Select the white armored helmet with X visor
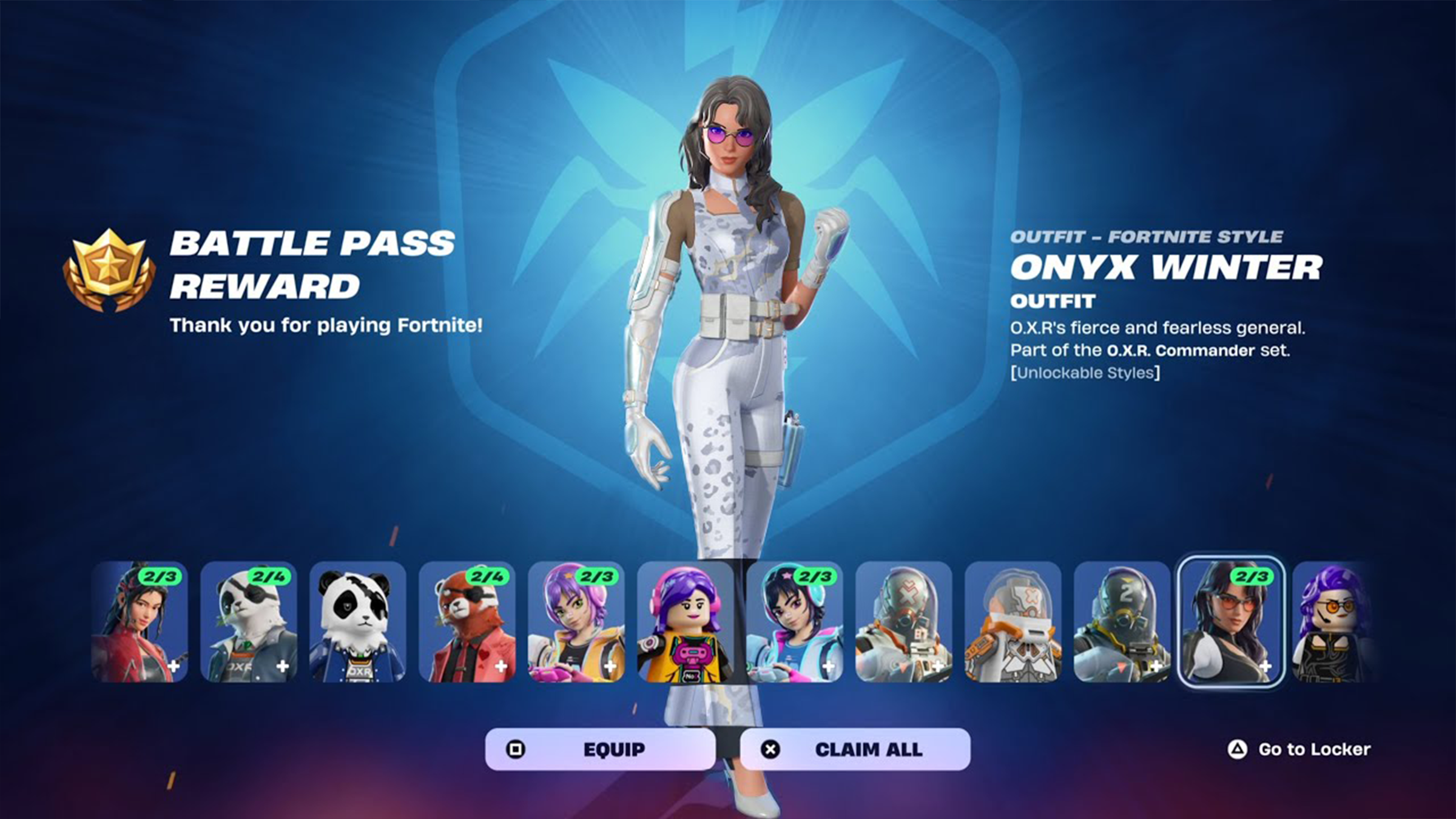Image resolution: width=1456 pixels, height=819 pixels. point(904,622)
